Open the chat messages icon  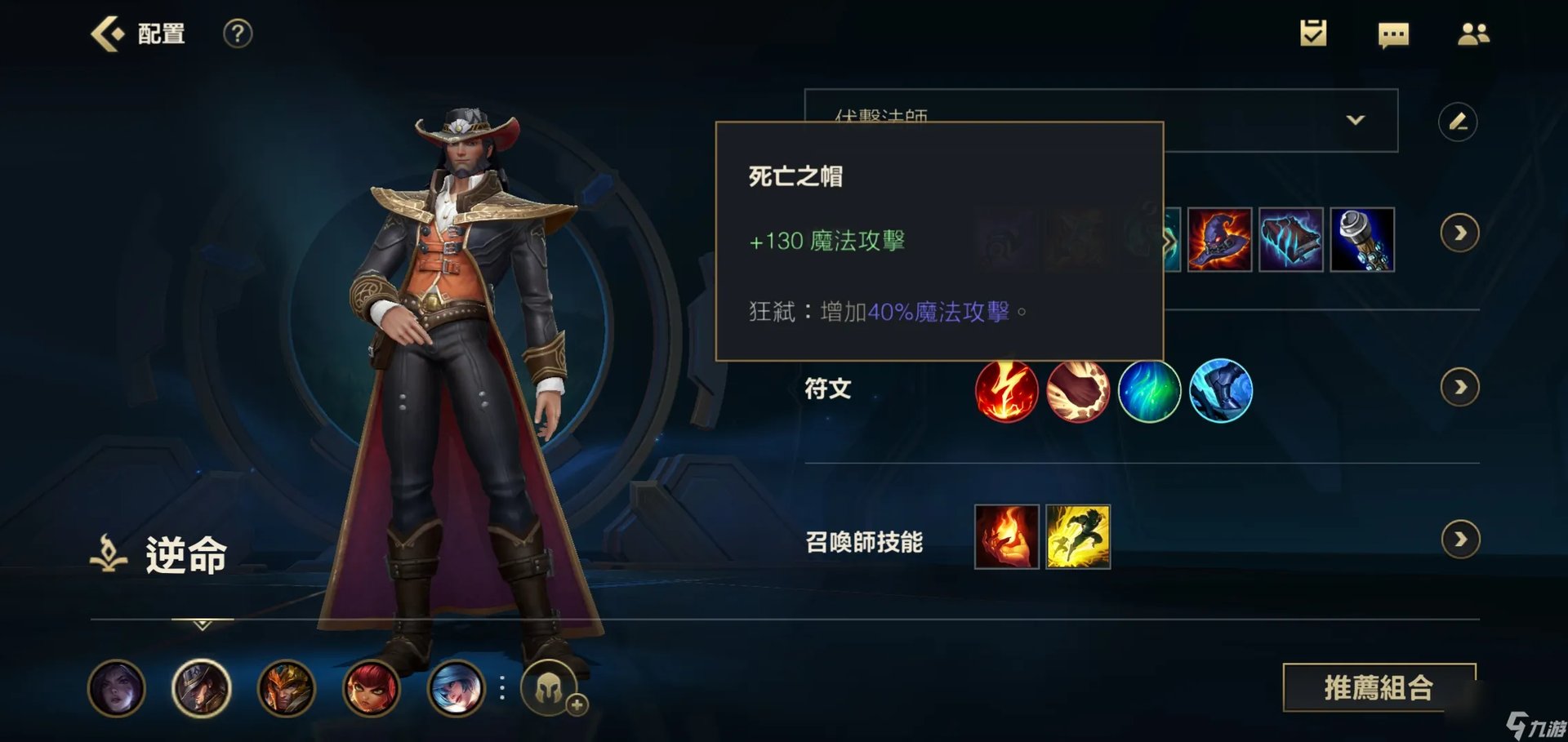point(1393,33)
